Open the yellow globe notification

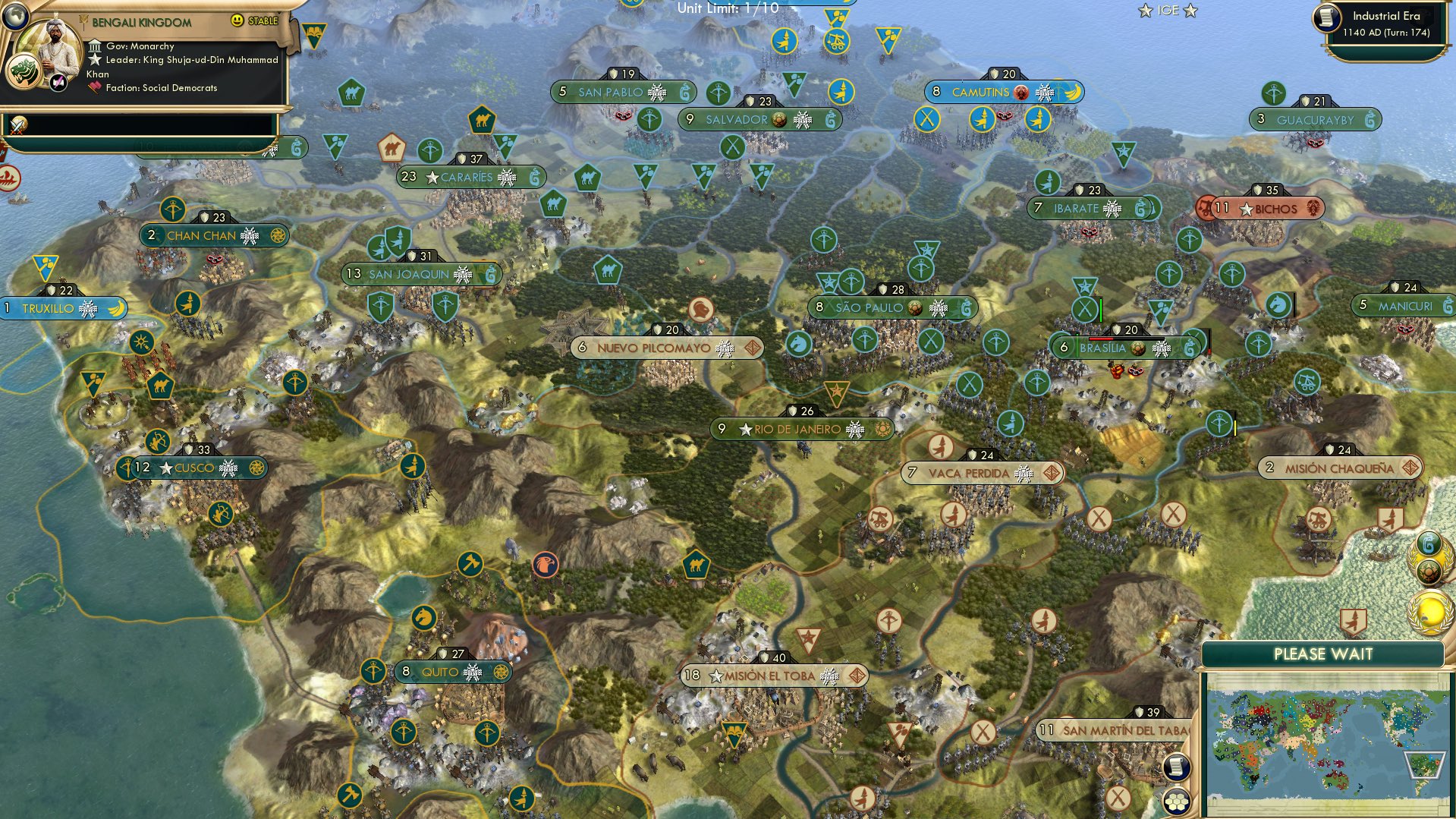pyautogui.click(x=1430, y=612)
